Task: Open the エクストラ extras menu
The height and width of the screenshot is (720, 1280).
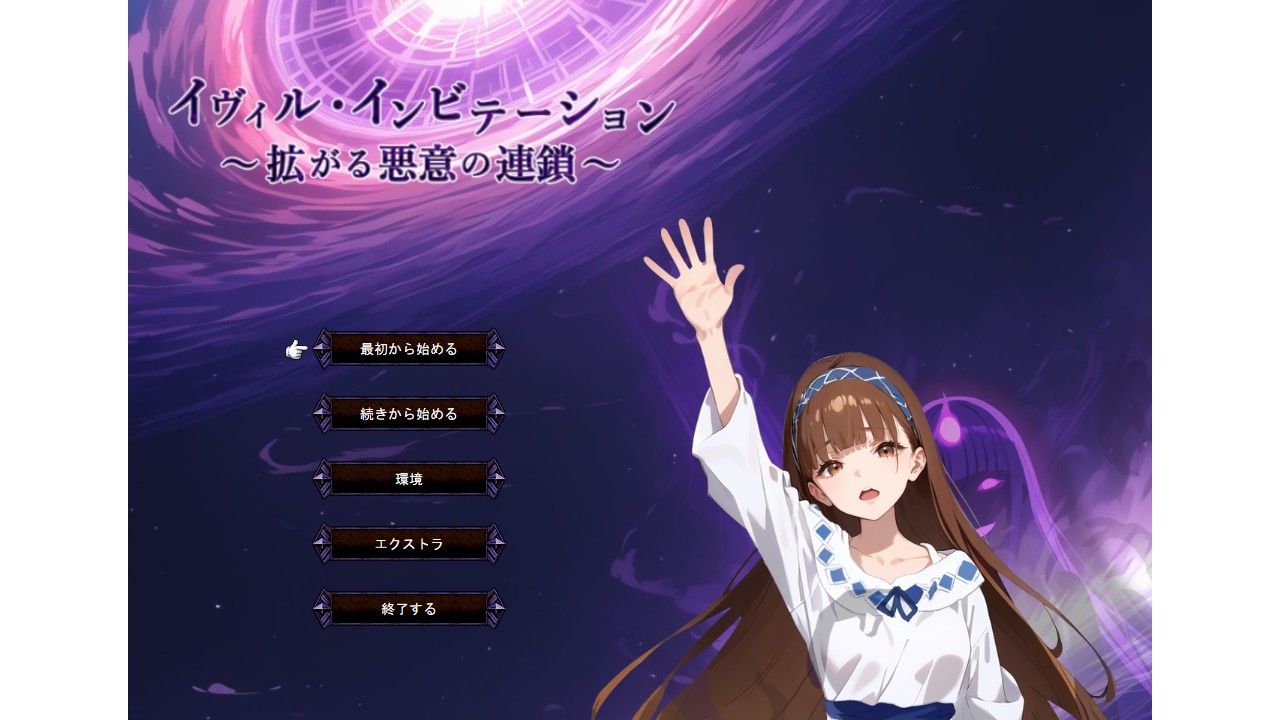Action: point(410,543)
